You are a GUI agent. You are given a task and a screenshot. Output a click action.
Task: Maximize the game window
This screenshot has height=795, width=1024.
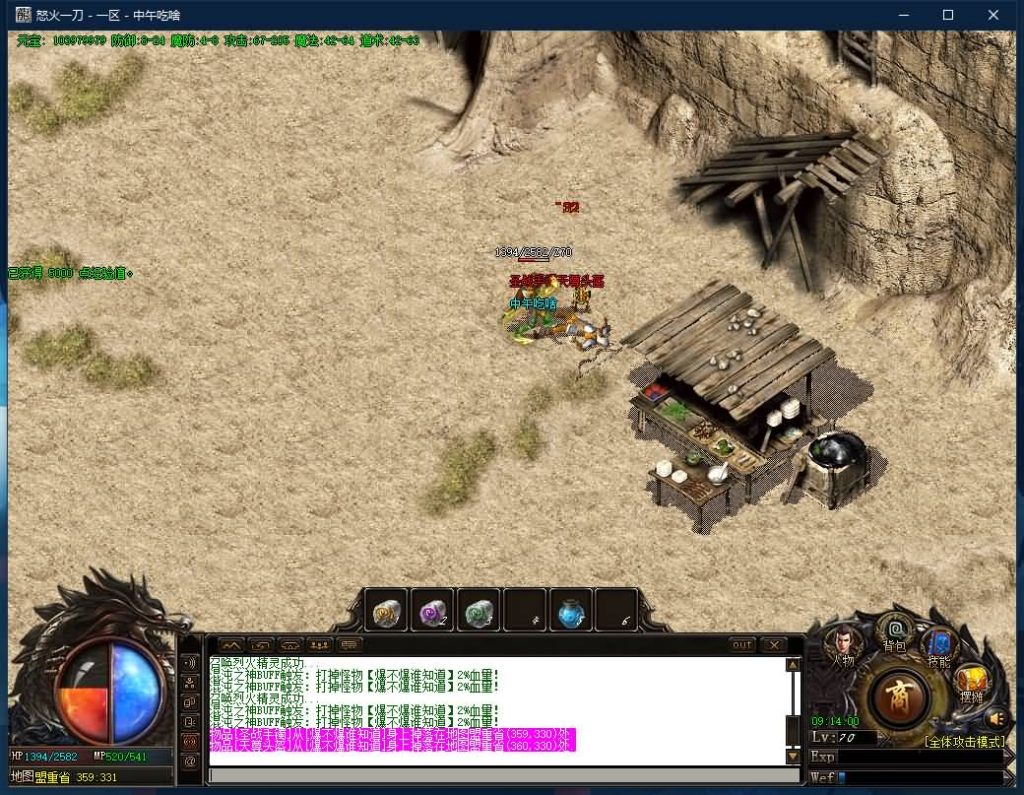click(x=948, y=15)
